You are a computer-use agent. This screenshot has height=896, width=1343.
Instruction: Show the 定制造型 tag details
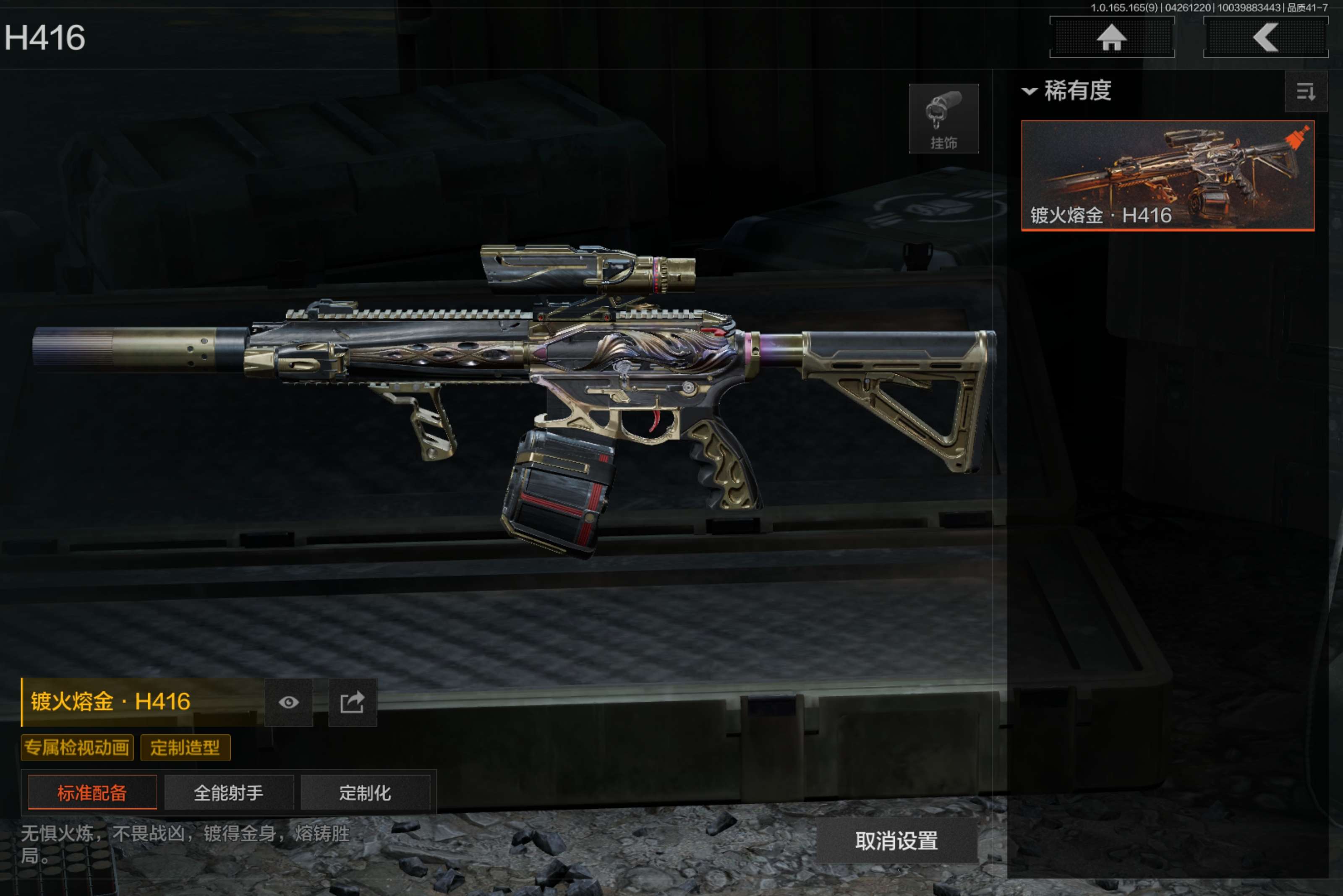[x=185, y=748]
